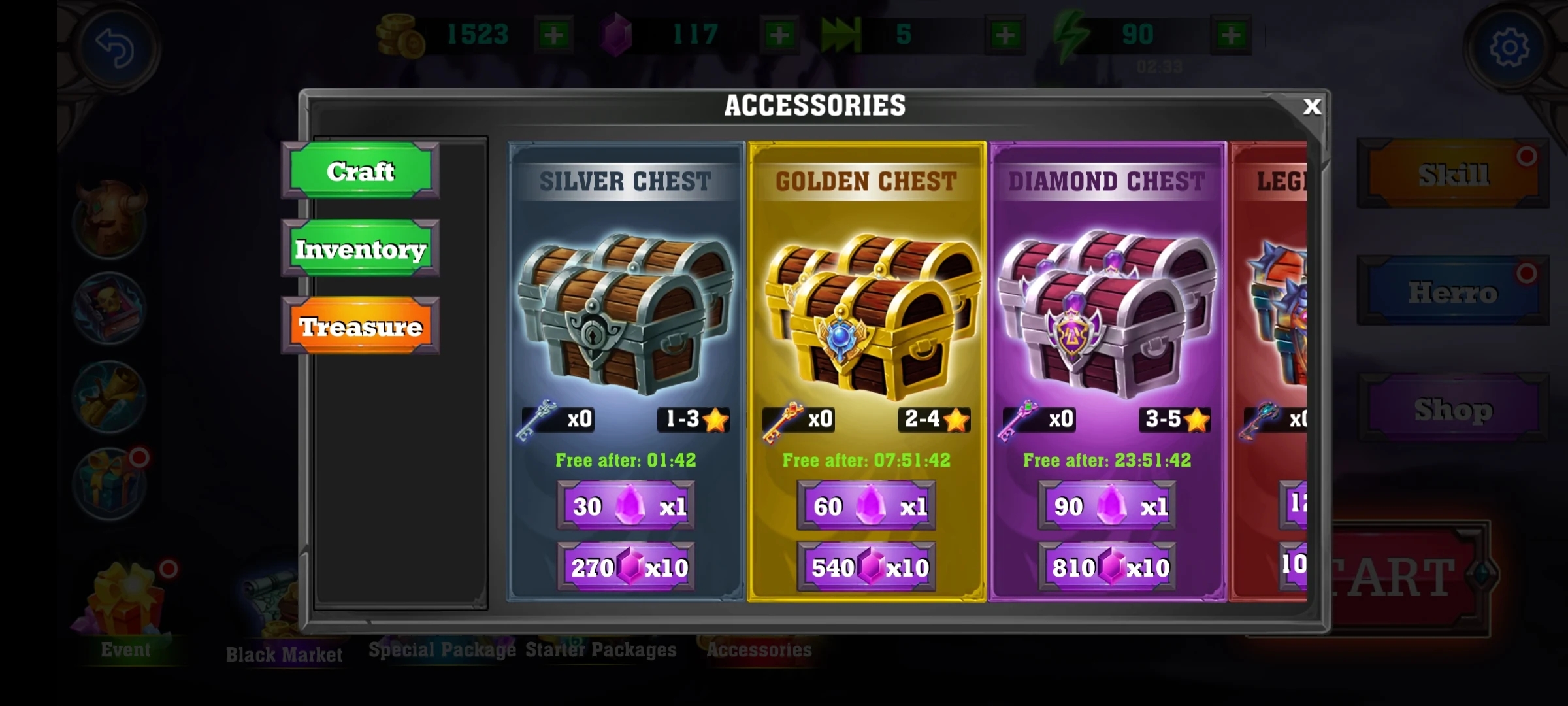Screen dimensions: 1568x706
Task: Pick the Diamond Chest image
Action: point(1107,314)
